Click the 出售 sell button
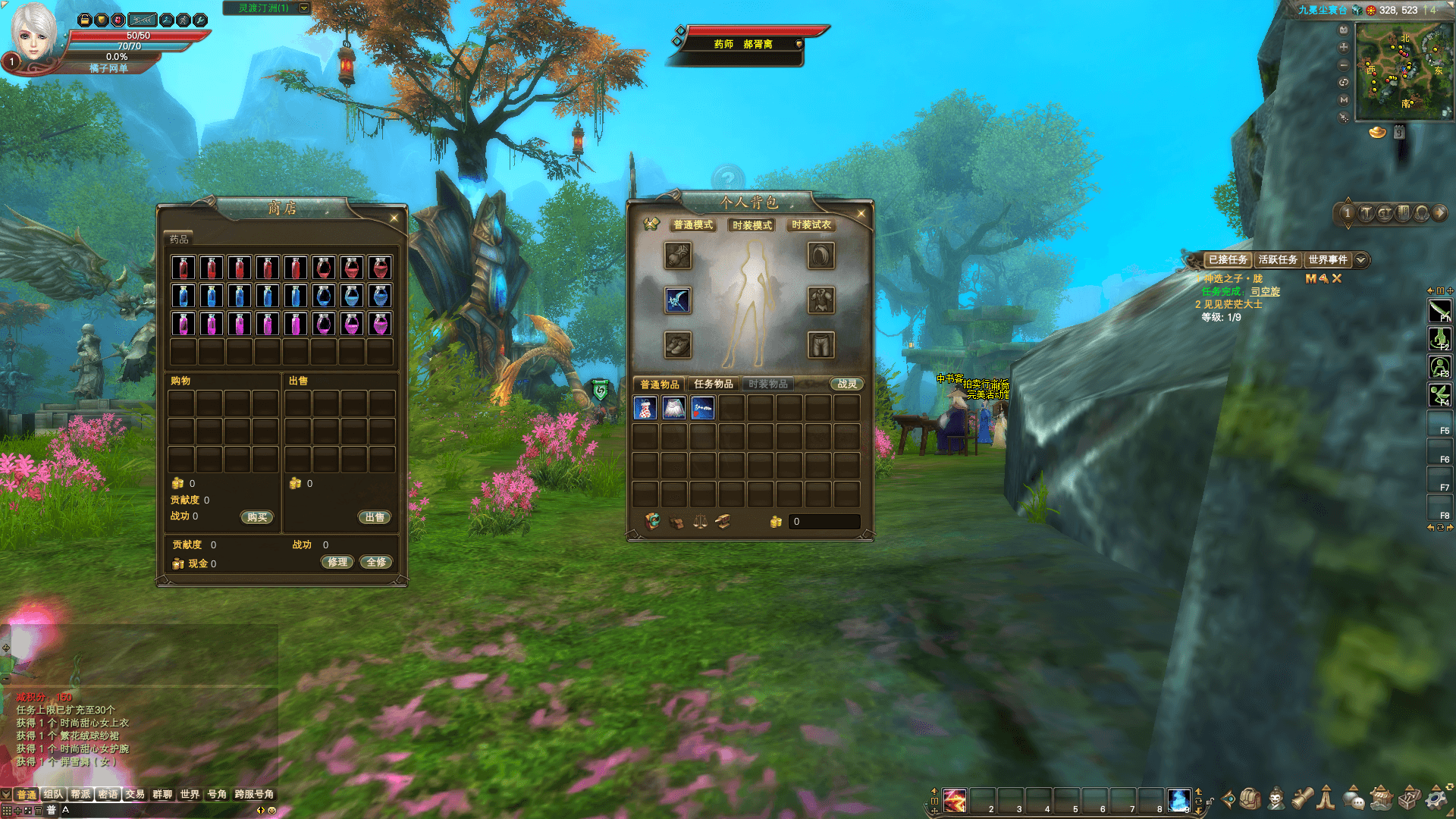Image resolution: width=1456 pixels, height=819 pixels. [375, 517]
